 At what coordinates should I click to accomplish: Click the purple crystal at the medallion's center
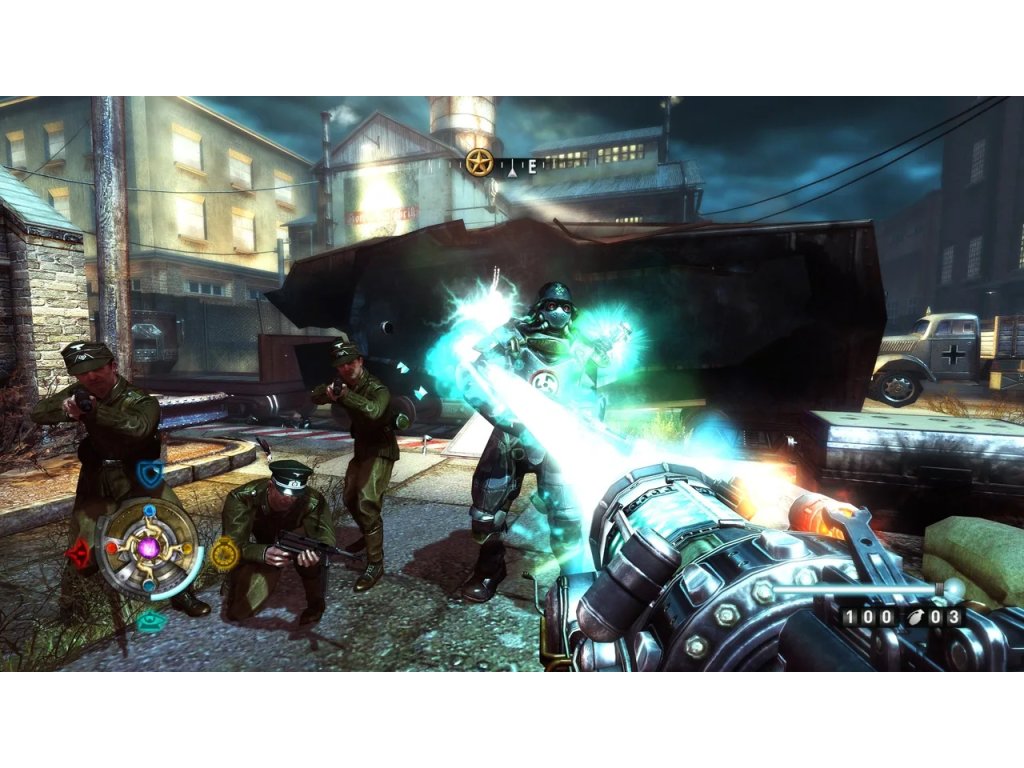[x=149, y=547]
